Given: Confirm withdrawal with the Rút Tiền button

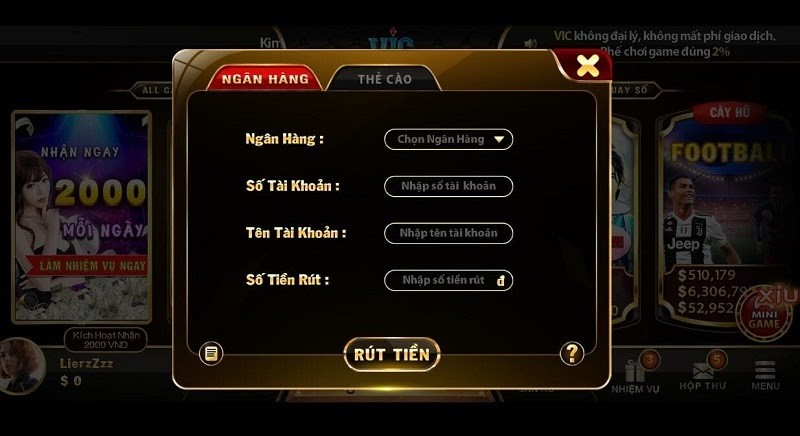Looking at the screenshot, I should (391, 354).
